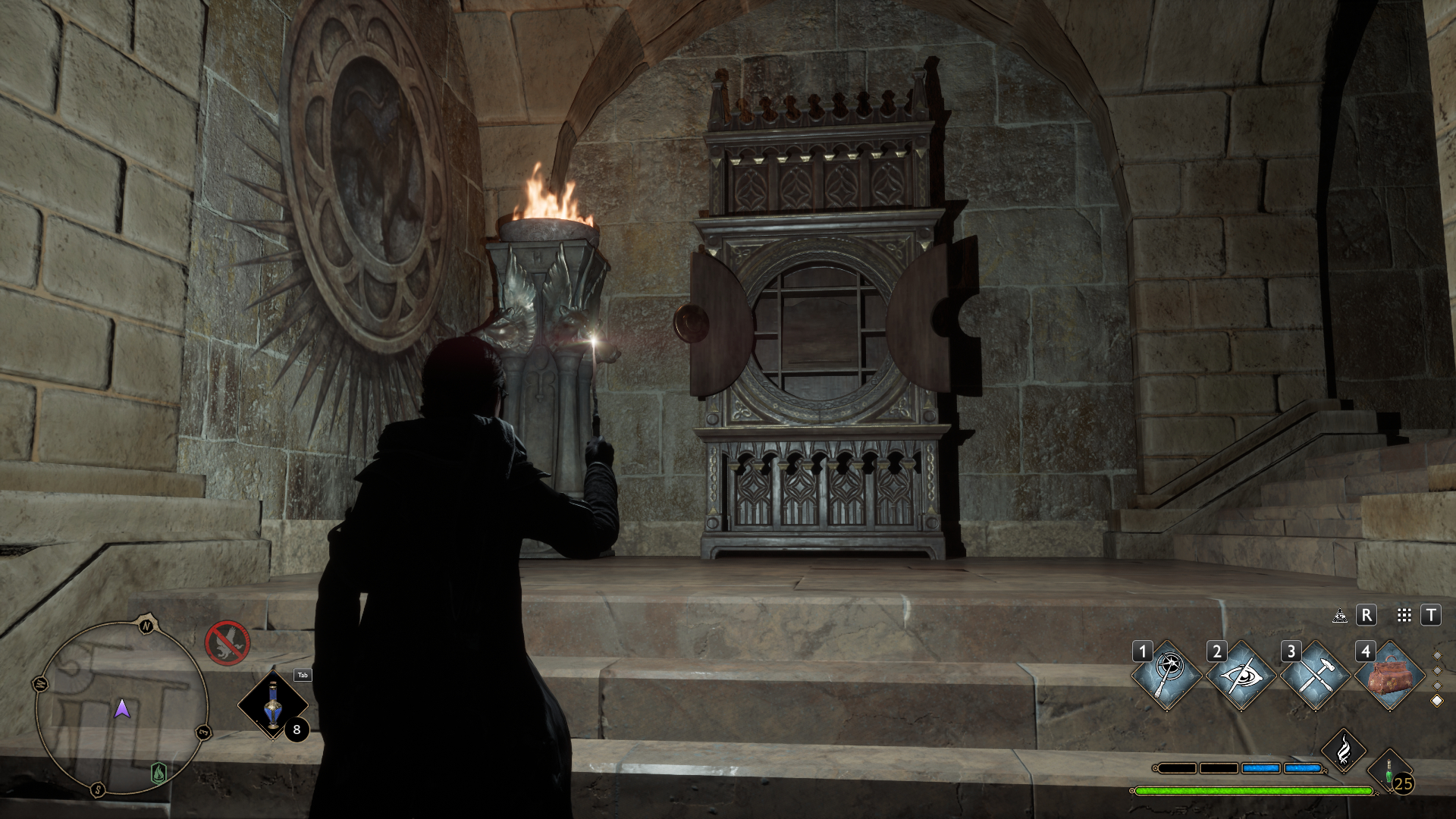Switch to the highlighted spell set diamond
The height and width of the screenshot is (819, 1456).
(1436, 701)
